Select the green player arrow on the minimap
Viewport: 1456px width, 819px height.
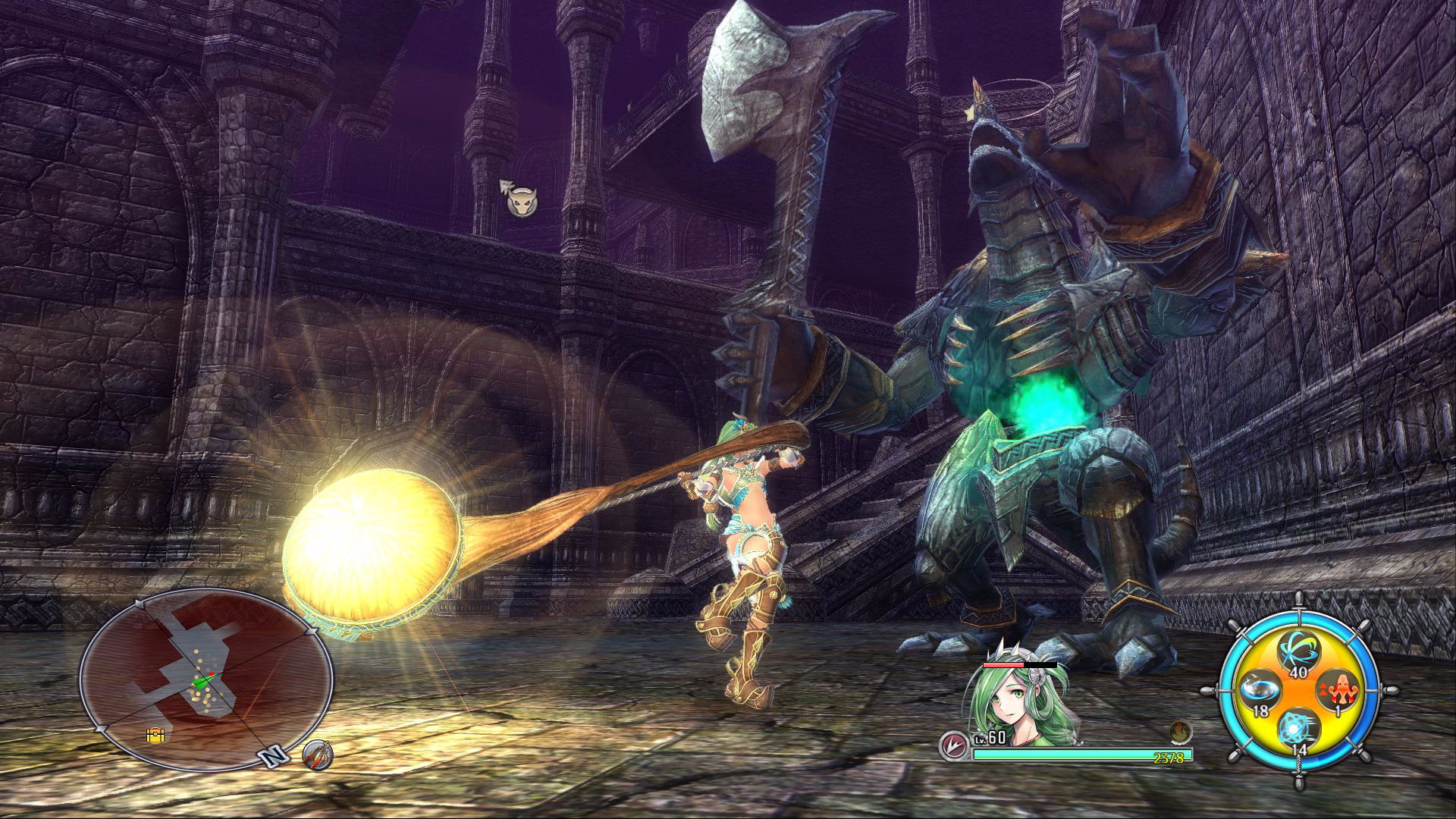[200, 682]
